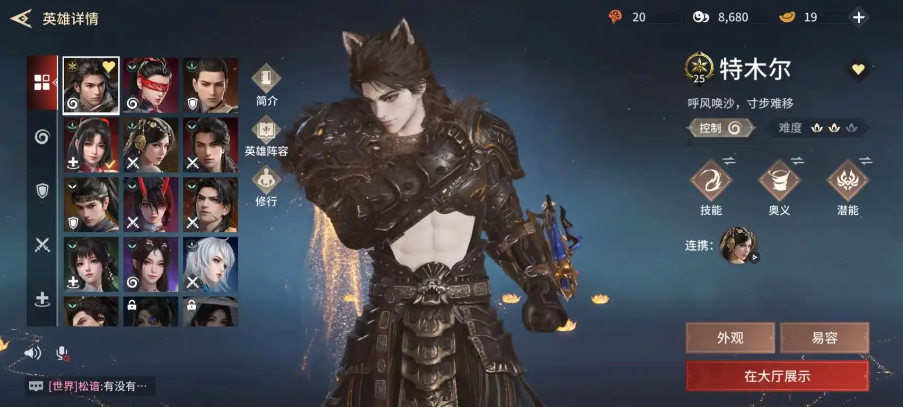903x407 pixels.
Task: Open the 世界 chat box
Action: (90, 385)
